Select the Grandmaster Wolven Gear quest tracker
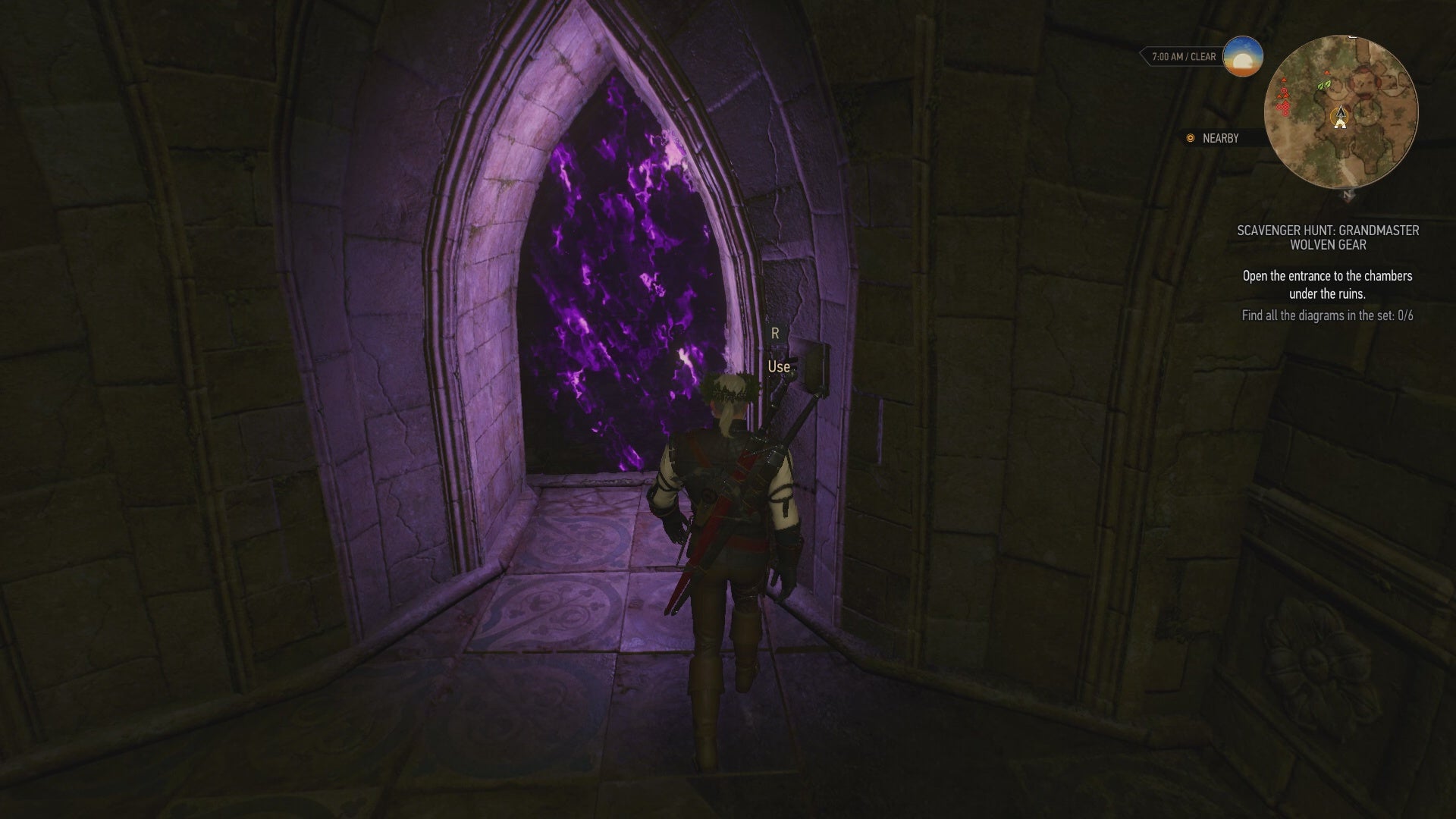Image resolution: width=1456 pixels, height=819 pixels. point(1328,237)
